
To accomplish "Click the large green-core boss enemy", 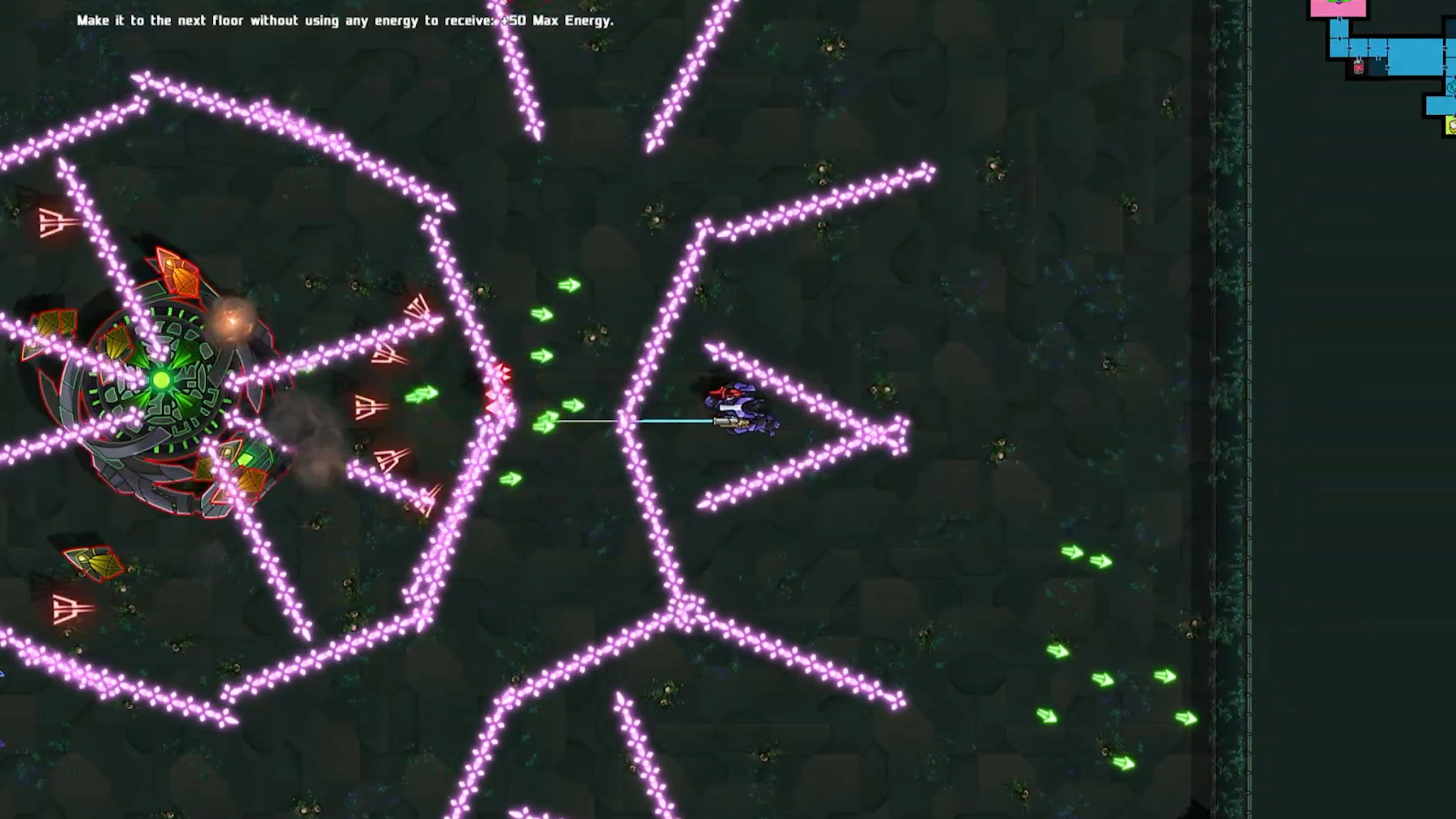I will coord(158,384).
